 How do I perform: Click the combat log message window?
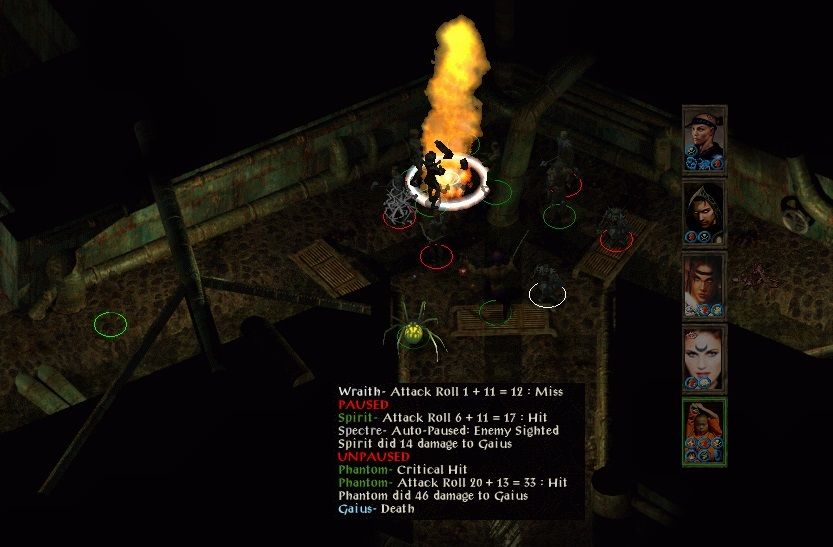(x=459, y=450)
